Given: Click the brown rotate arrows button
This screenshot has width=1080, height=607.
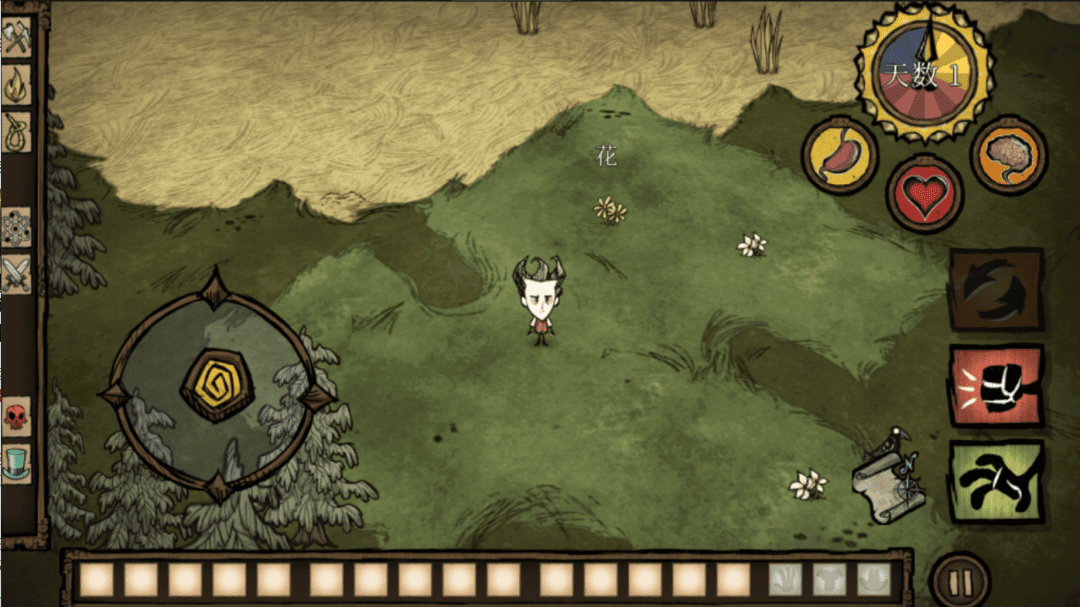Looking at the screenshot, I should pos(996,290).
